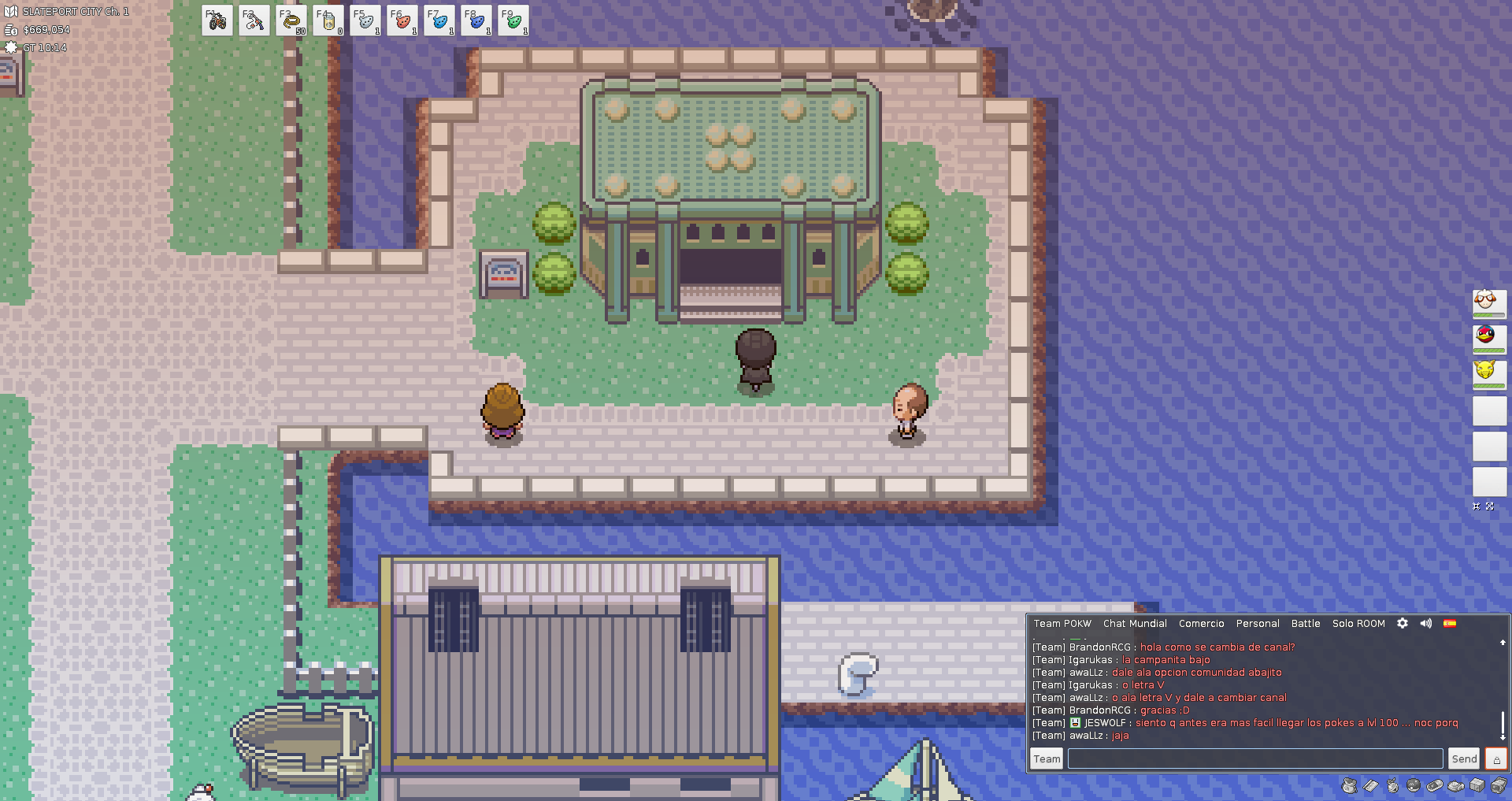Open the Comercio chat tab
1512x801 pixels.
click(1201, 623)
